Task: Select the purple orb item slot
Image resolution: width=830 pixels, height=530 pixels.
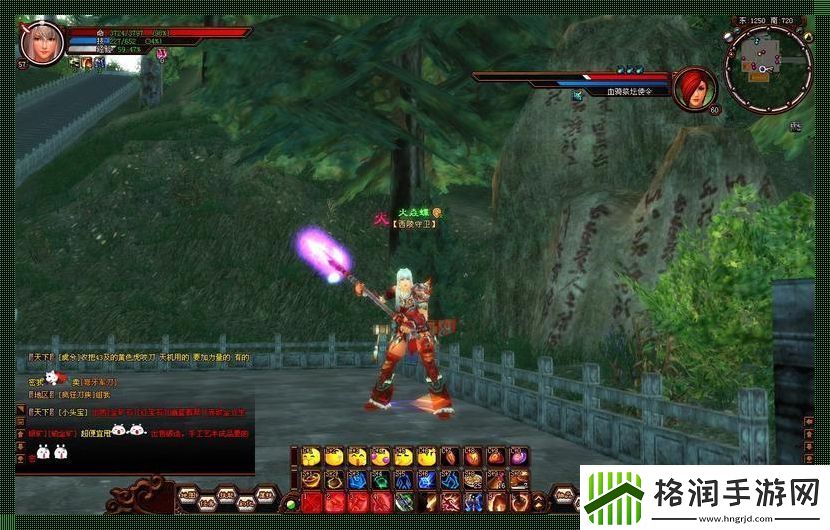Action: pyautogui.click(x=519, y=457)
